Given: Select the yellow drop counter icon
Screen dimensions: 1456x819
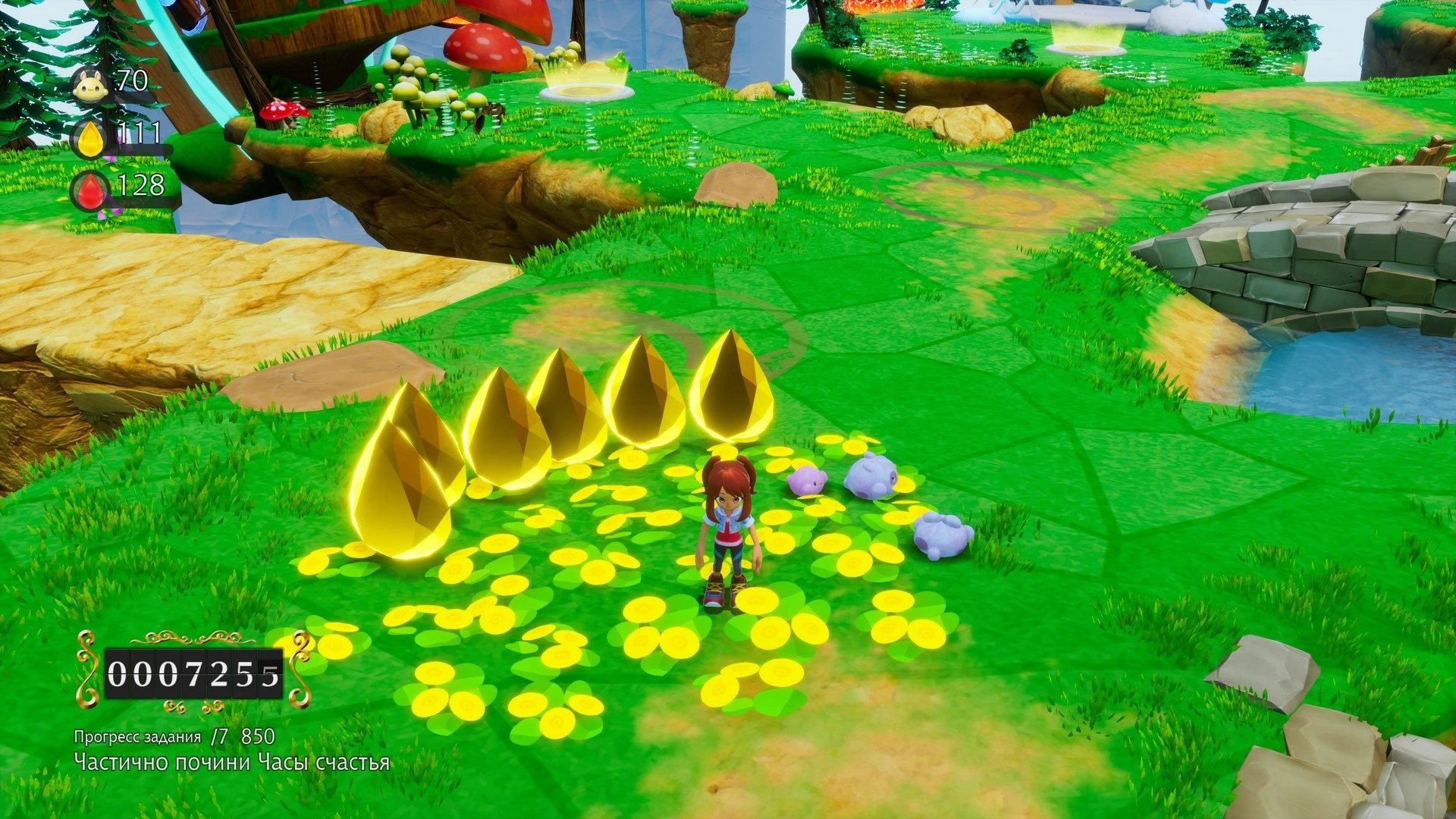Looking at the screenshot, I should [90, 139].
